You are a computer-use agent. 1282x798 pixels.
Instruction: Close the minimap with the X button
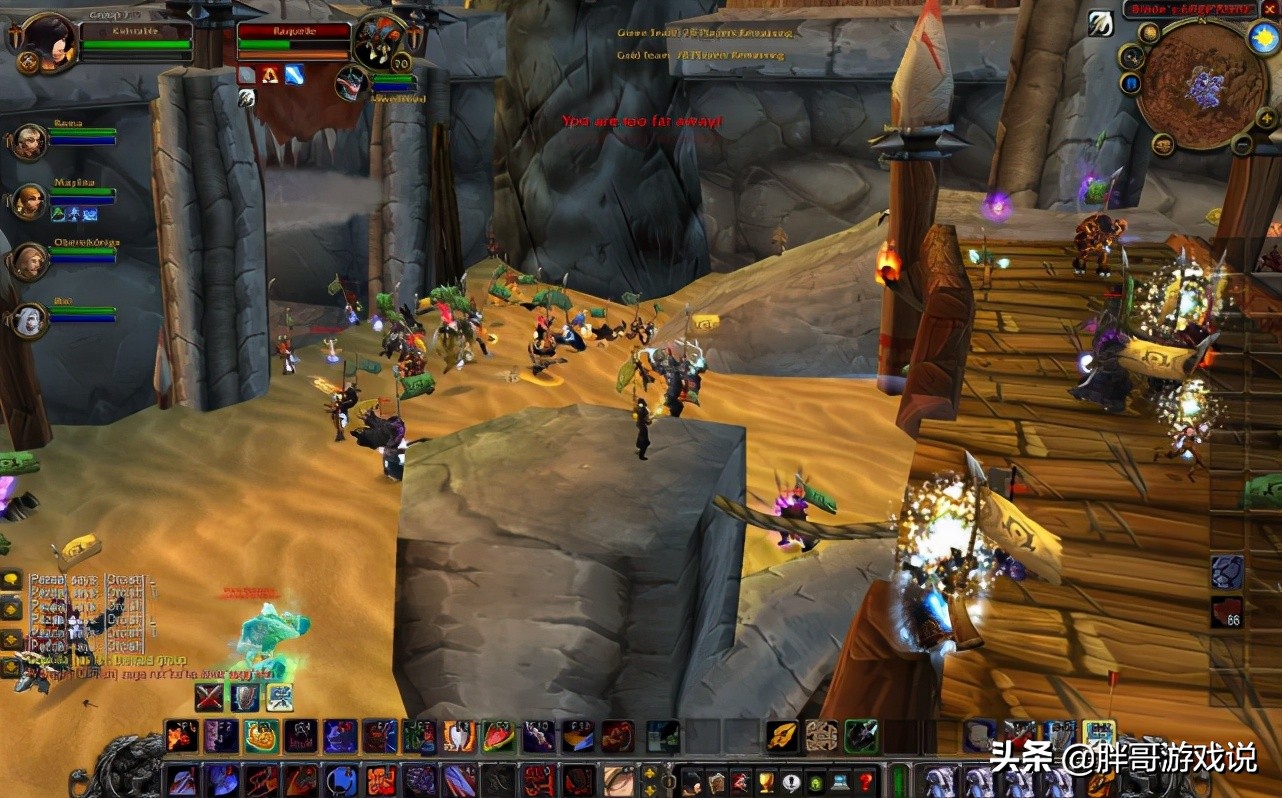coord(1270,9)
